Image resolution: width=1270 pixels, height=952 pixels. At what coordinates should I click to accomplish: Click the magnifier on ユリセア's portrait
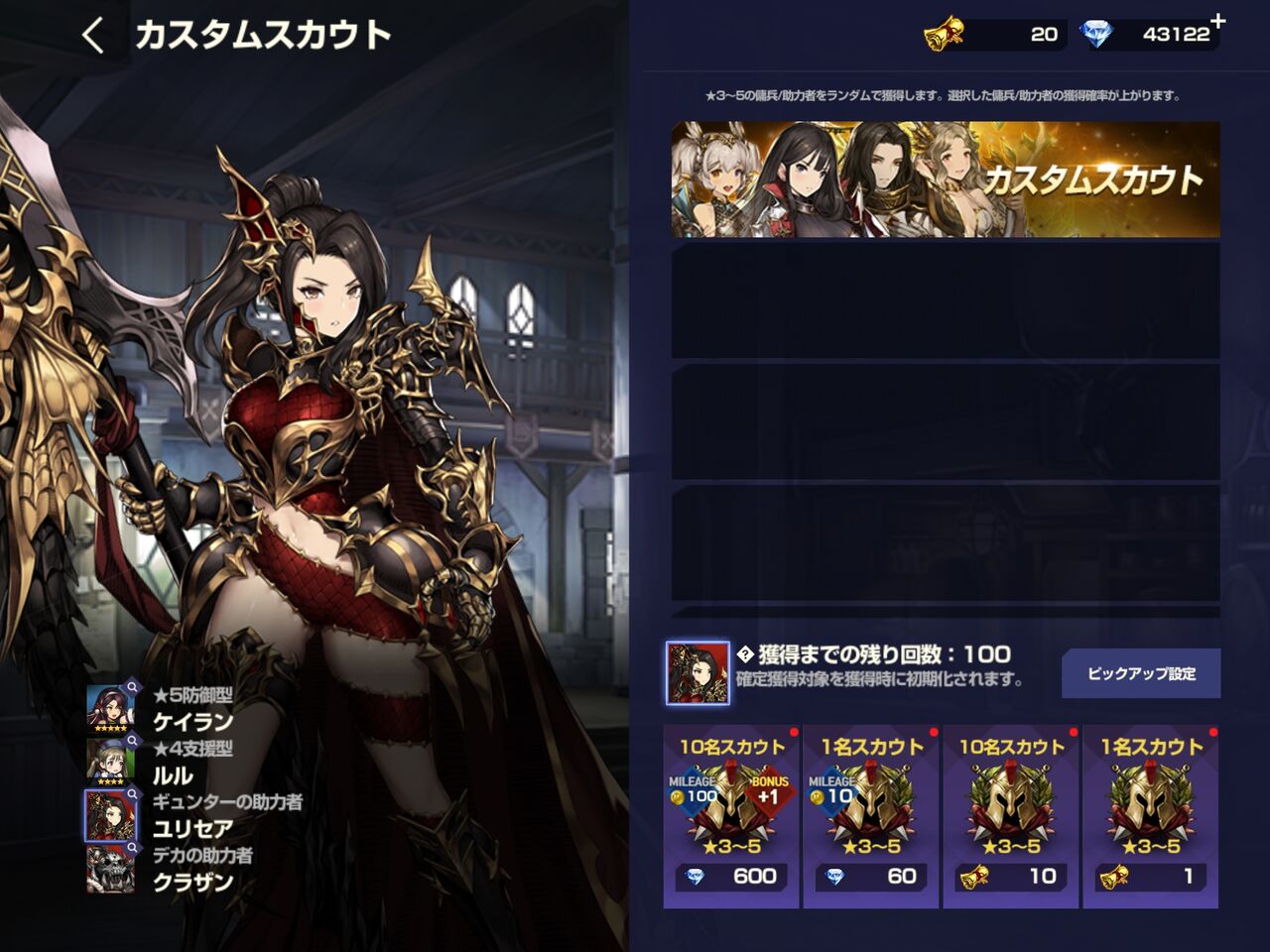click(132, 791)
